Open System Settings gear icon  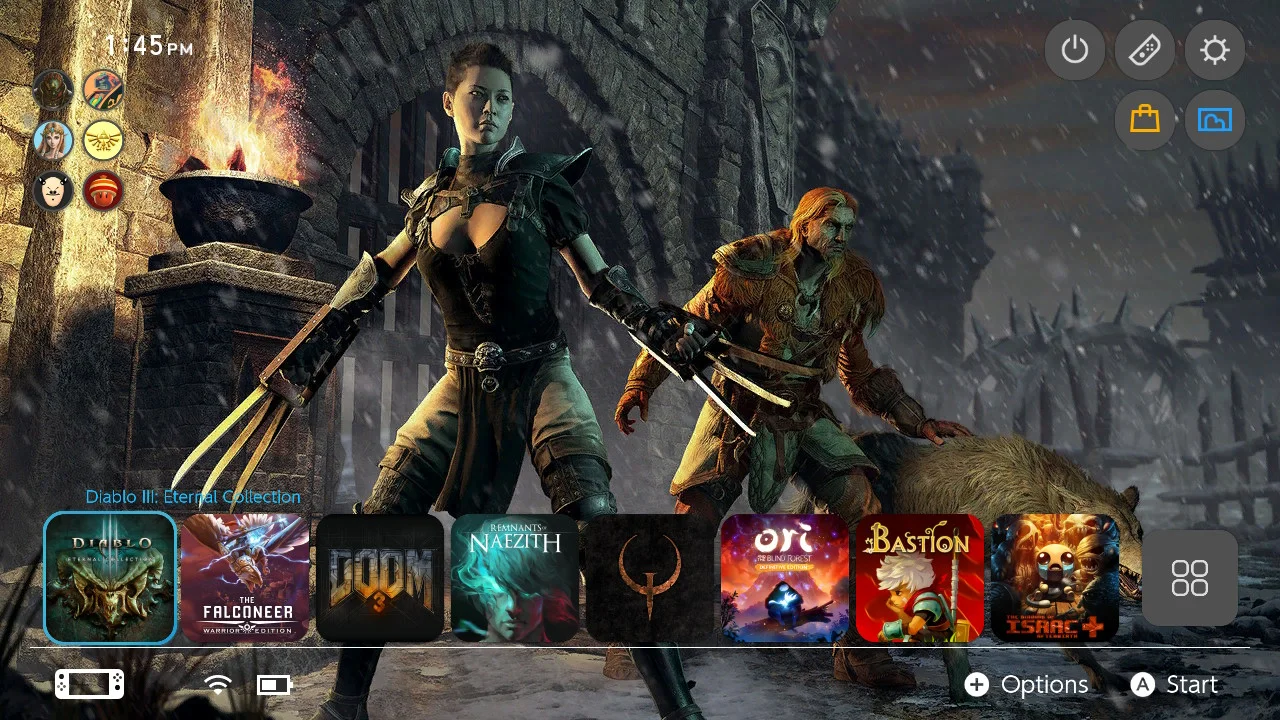pyautogui.click(x=1215, y=50)
